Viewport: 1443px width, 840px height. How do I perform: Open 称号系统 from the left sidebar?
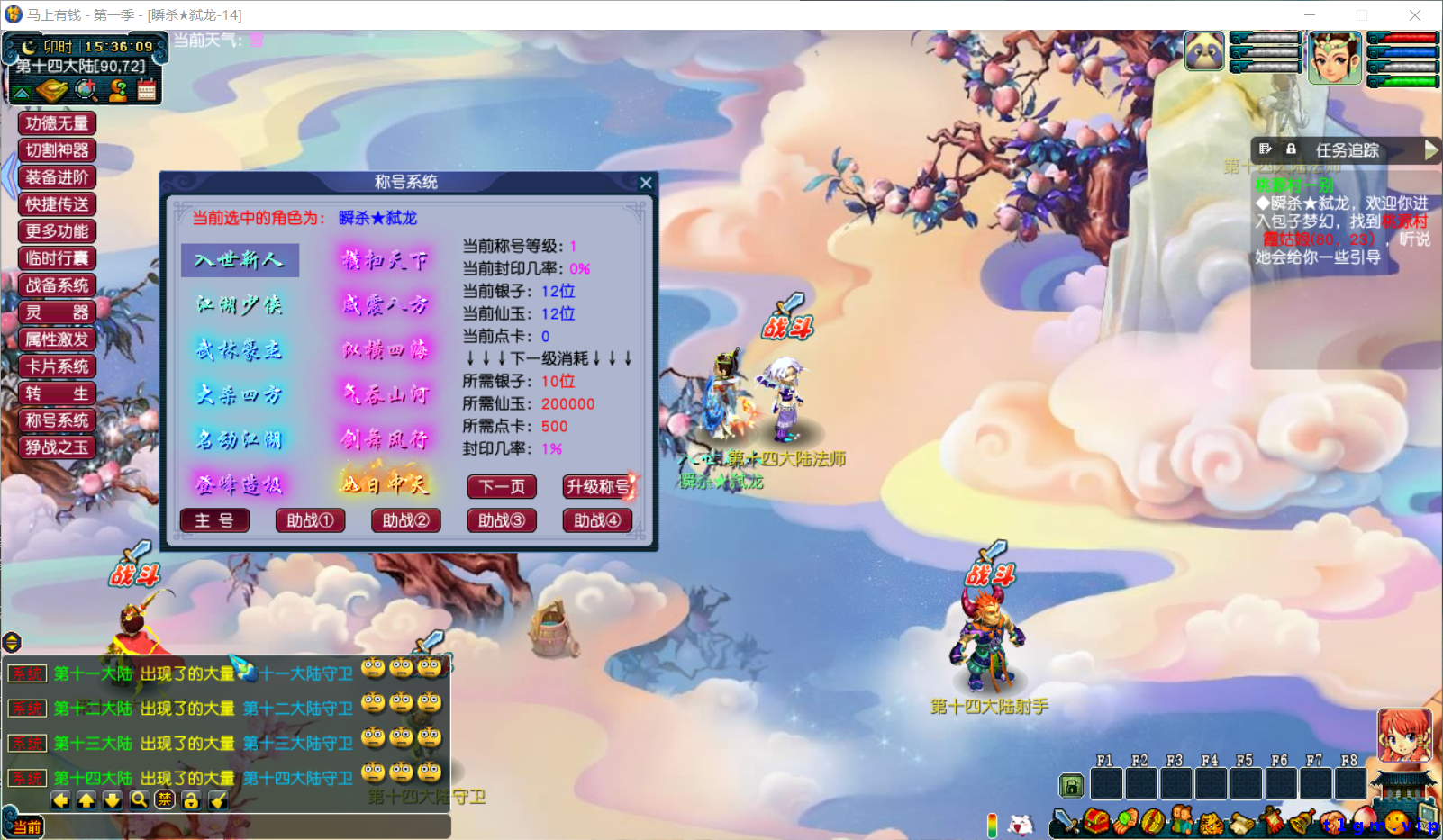(57, 420)
